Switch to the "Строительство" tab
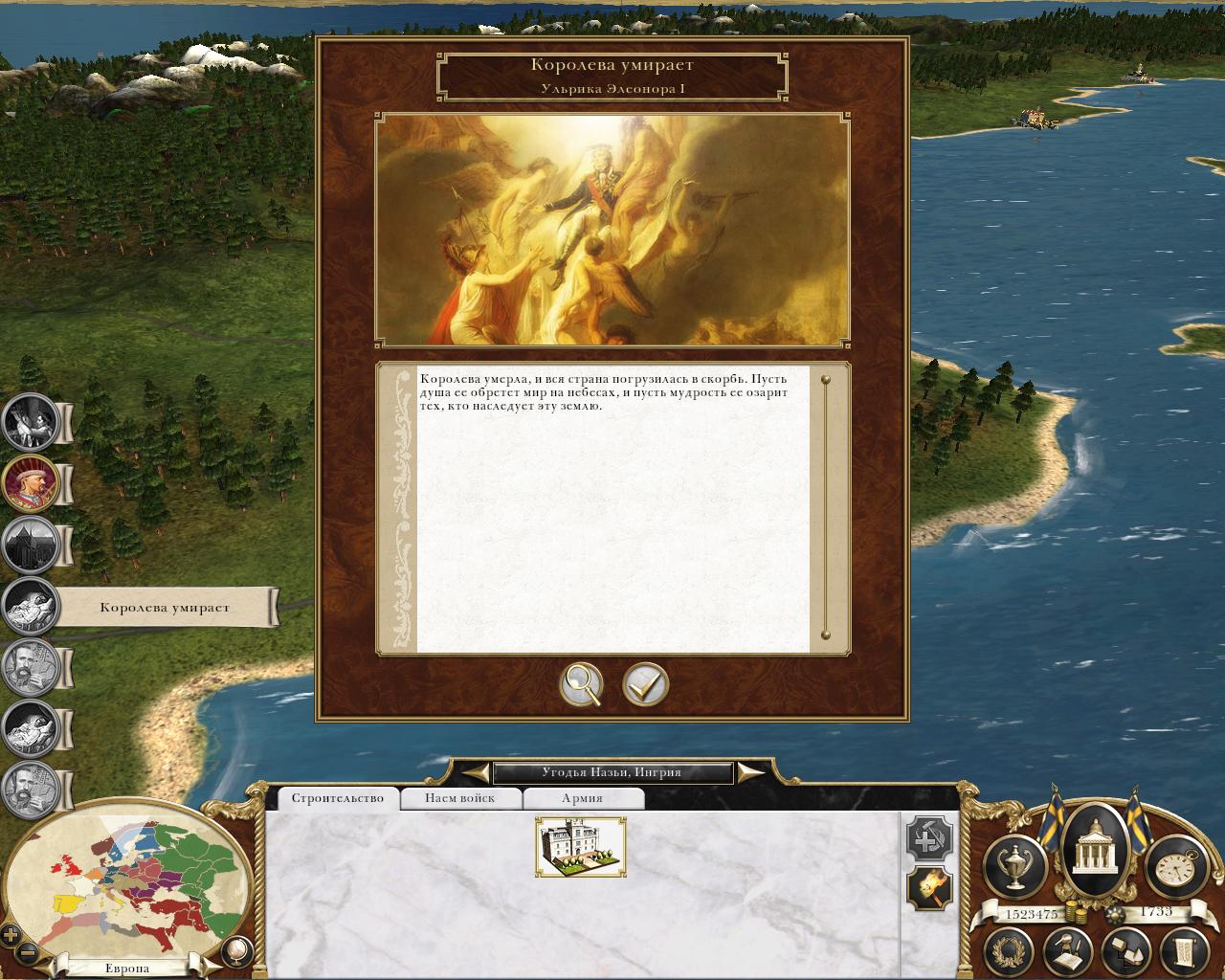This screenshot has height=980, width=1225. click(x=337, y=798)
